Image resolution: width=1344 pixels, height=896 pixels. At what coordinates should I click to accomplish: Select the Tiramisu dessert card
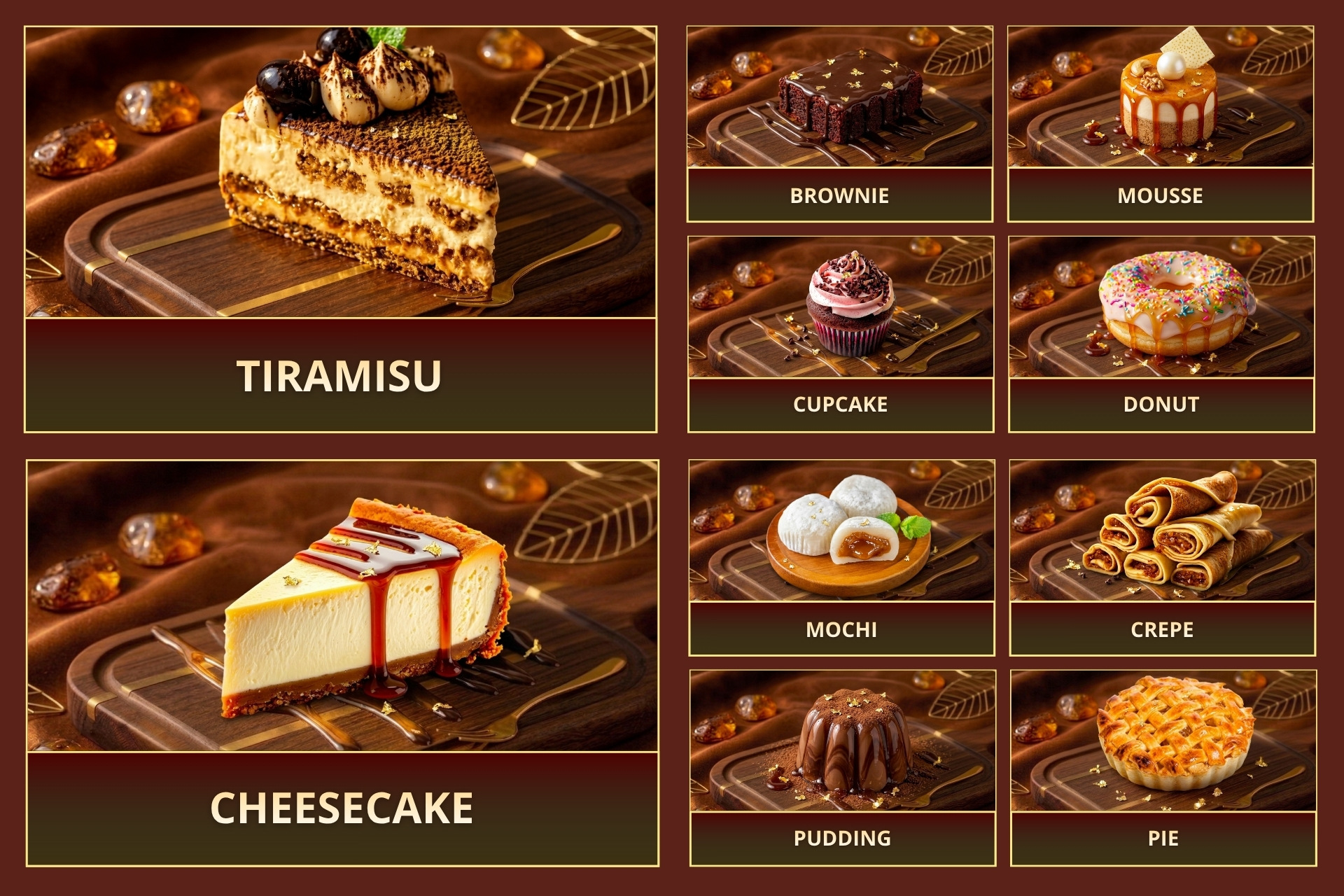340,230
